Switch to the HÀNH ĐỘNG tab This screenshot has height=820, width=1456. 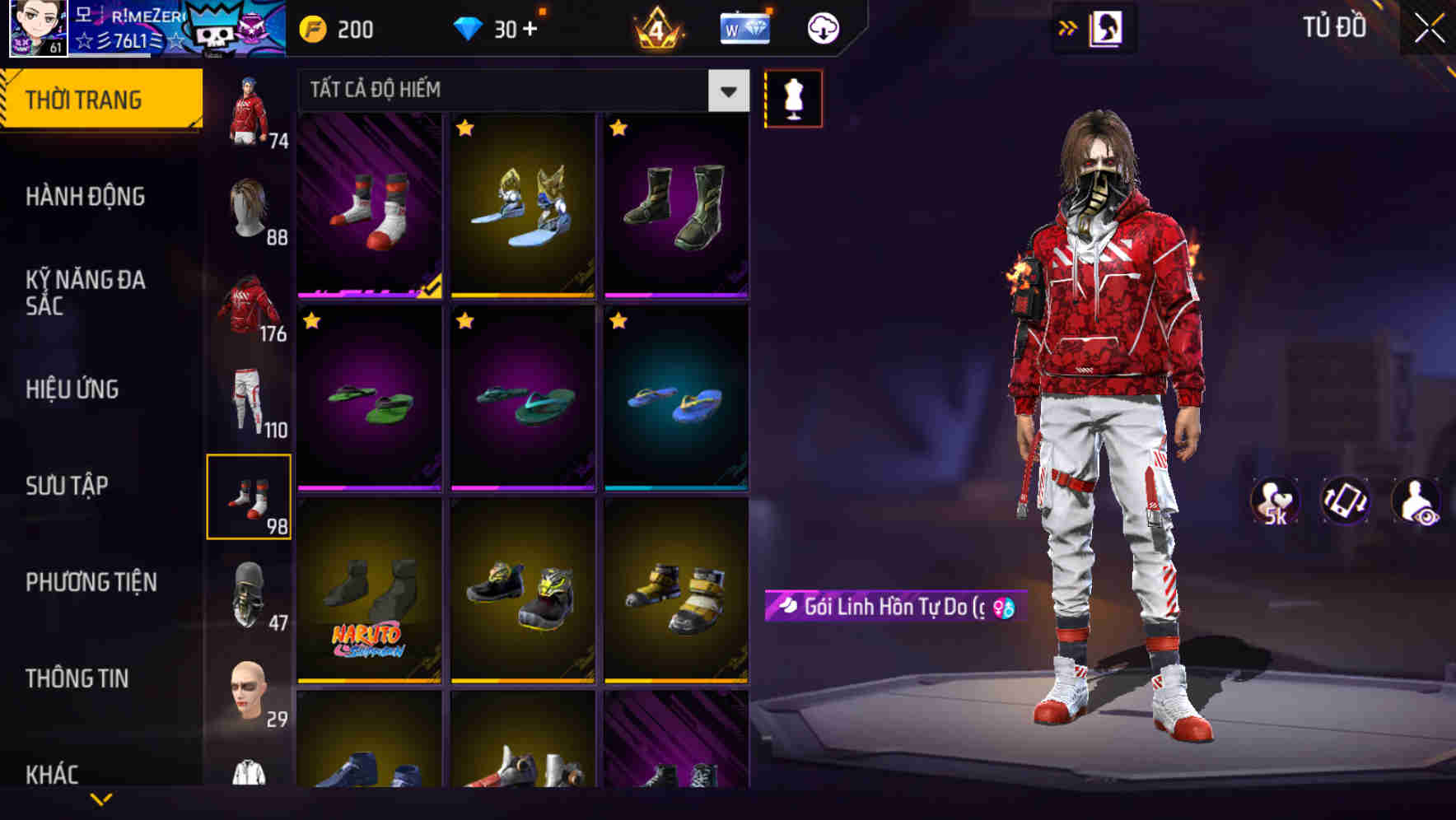(86, 196)
